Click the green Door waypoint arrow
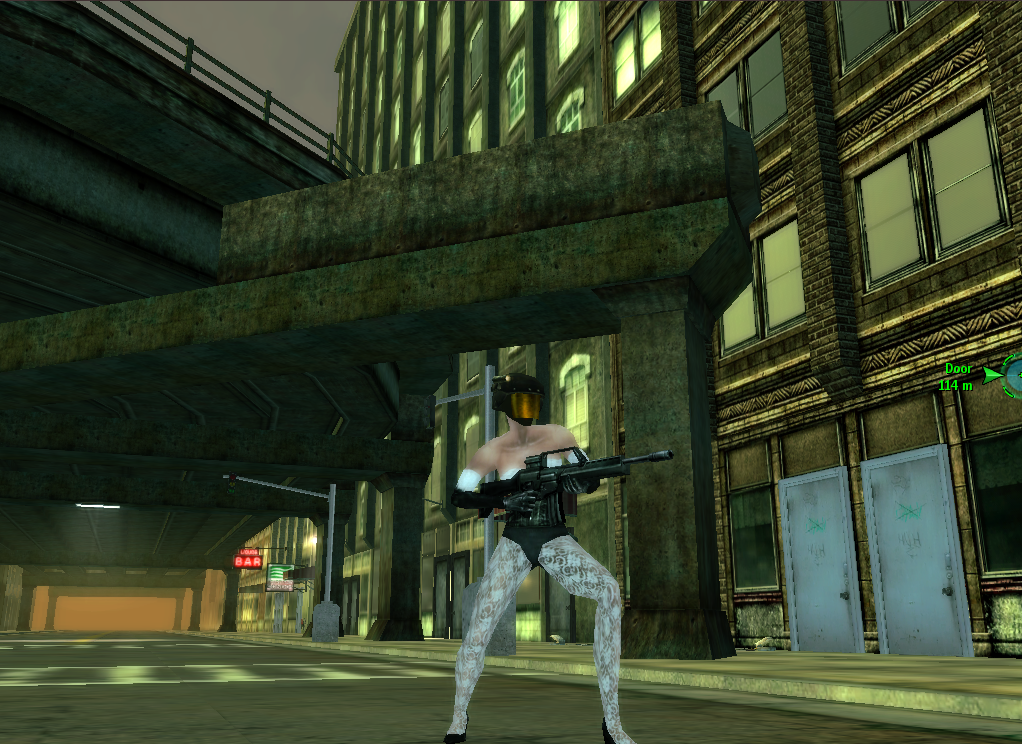1022x744 pixels. point(990,375)
